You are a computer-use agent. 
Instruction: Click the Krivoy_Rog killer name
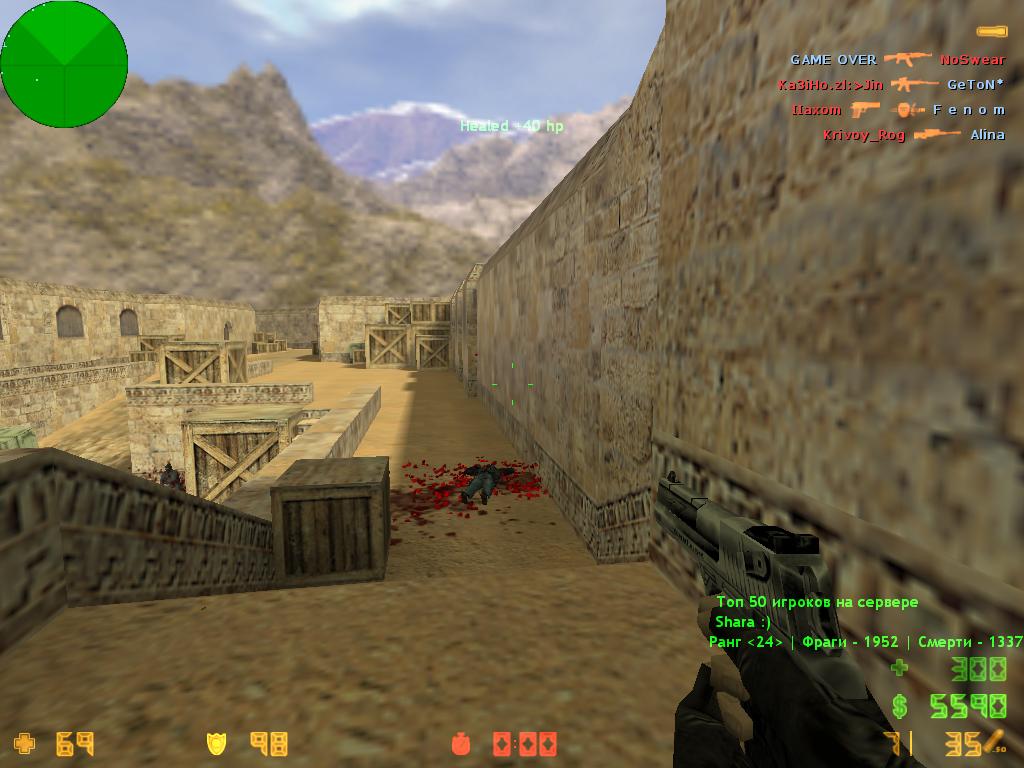(864, 135)
